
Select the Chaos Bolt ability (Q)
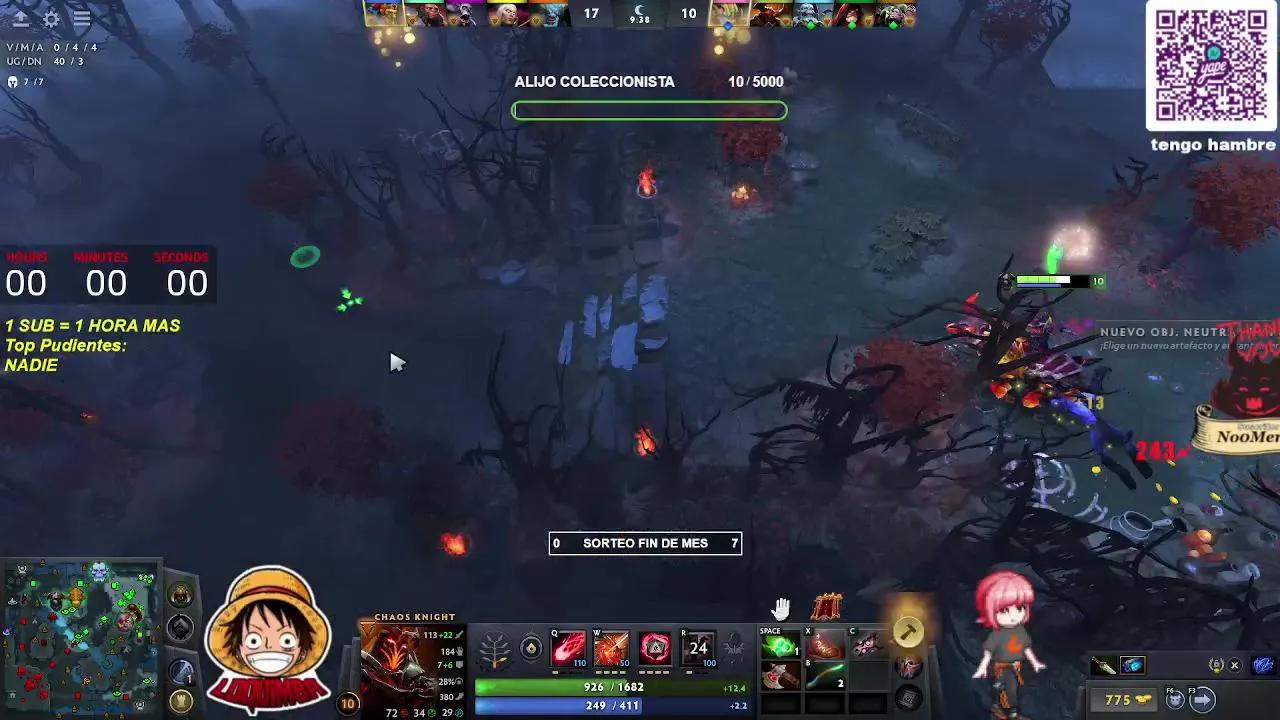pyautogui.click(x=568, y=647)
